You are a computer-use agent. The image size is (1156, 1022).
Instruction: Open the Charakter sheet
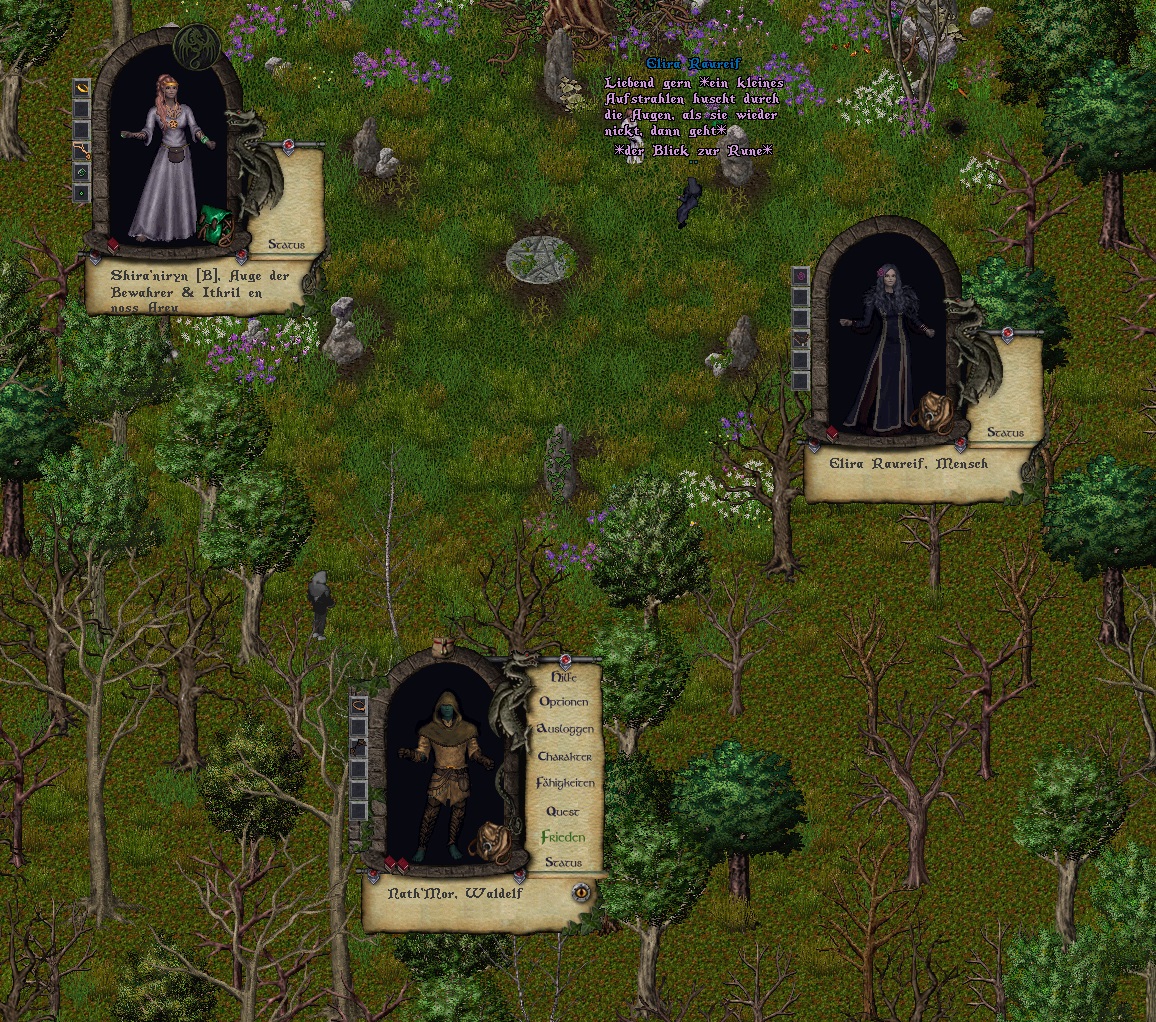[x=565, y=756]
